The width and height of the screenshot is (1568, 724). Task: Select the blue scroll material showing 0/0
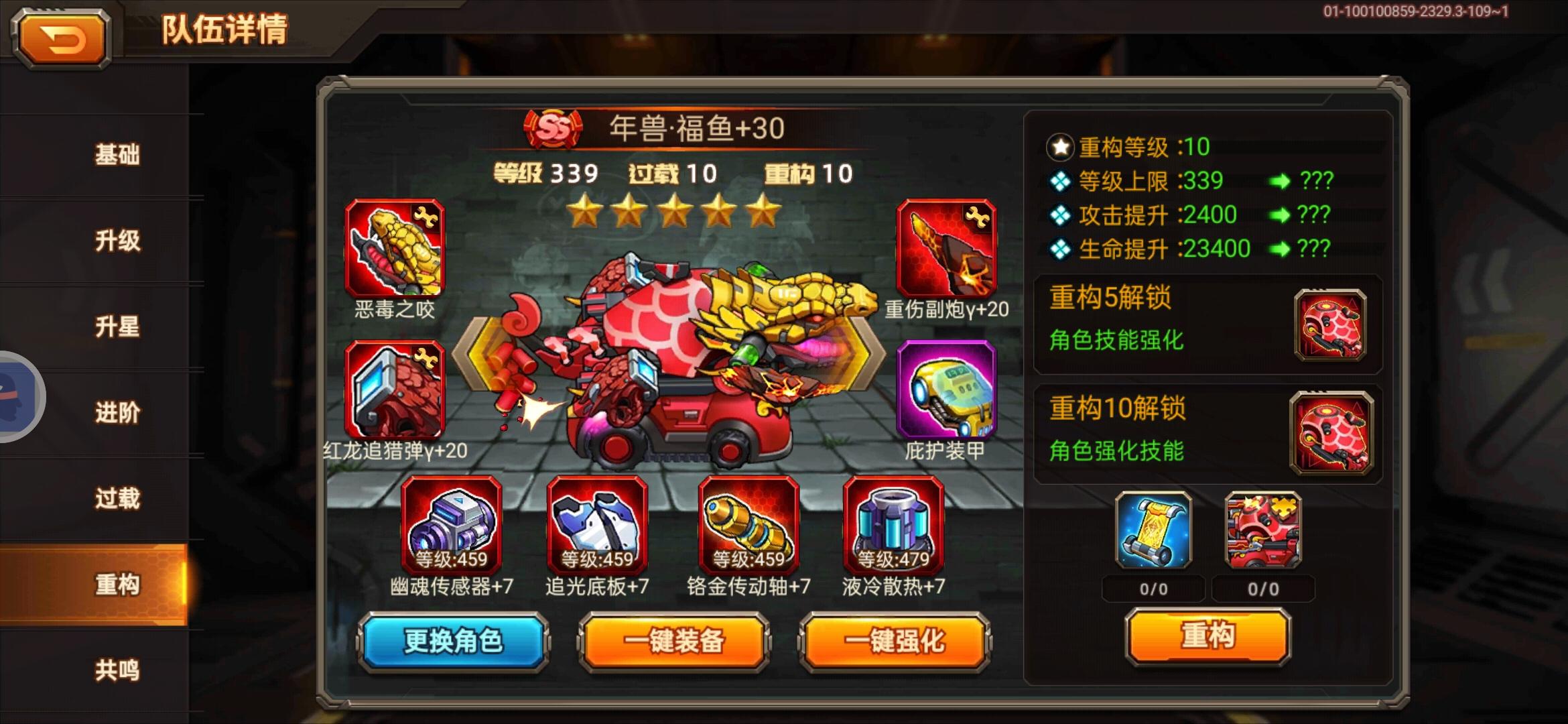[1155, 532]
